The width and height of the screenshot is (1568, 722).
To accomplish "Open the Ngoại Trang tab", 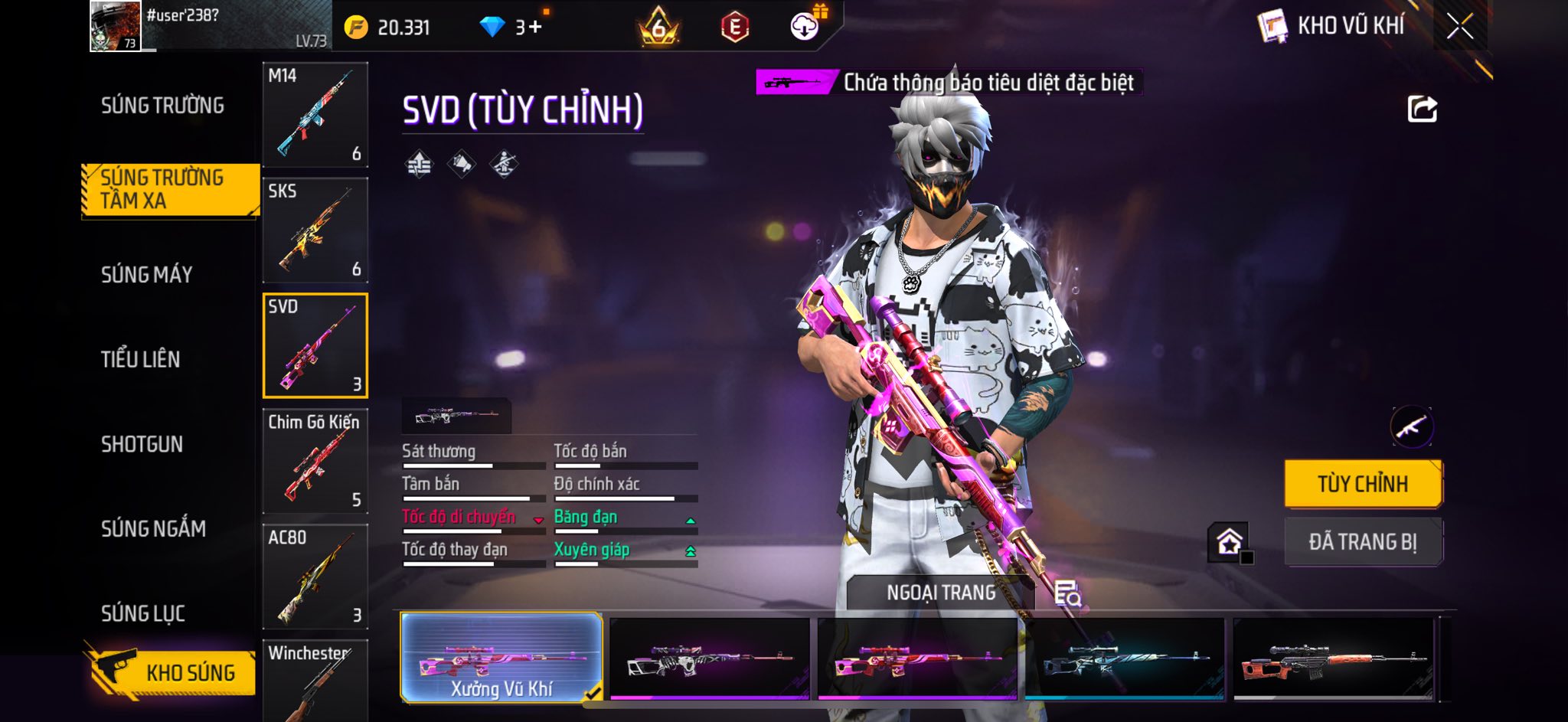I will tap(941, 593).
